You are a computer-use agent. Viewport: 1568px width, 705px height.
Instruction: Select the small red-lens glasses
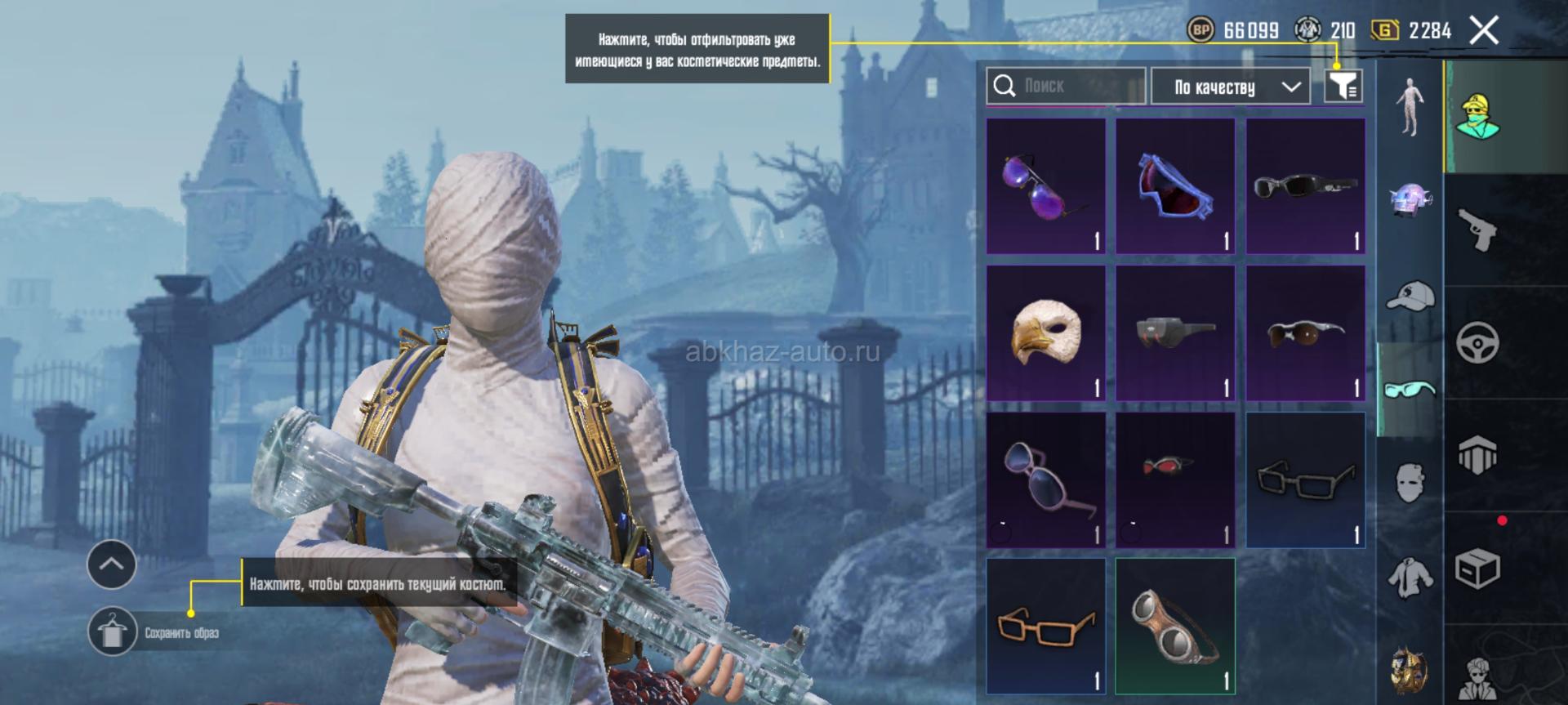(1175, 480)
